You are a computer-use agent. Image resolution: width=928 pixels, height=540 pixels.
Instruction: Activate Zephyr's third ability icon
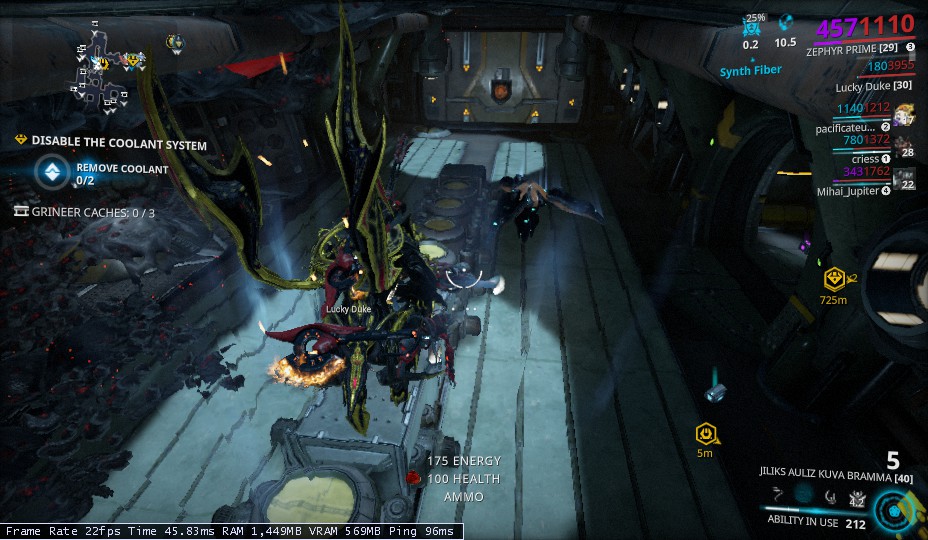[830, 496]
